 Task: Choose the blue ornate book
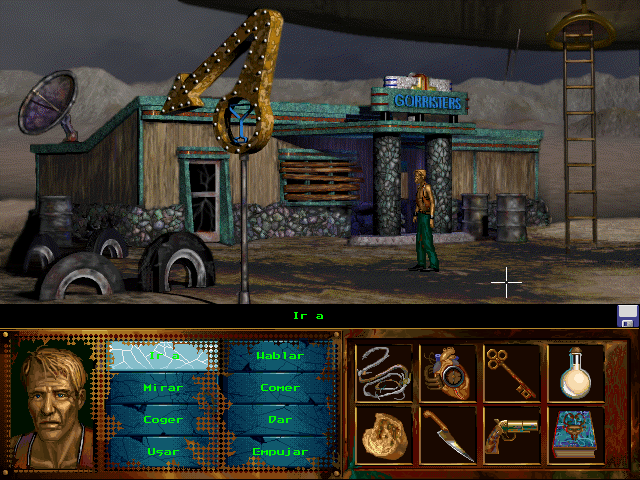(x=575, y=435)
